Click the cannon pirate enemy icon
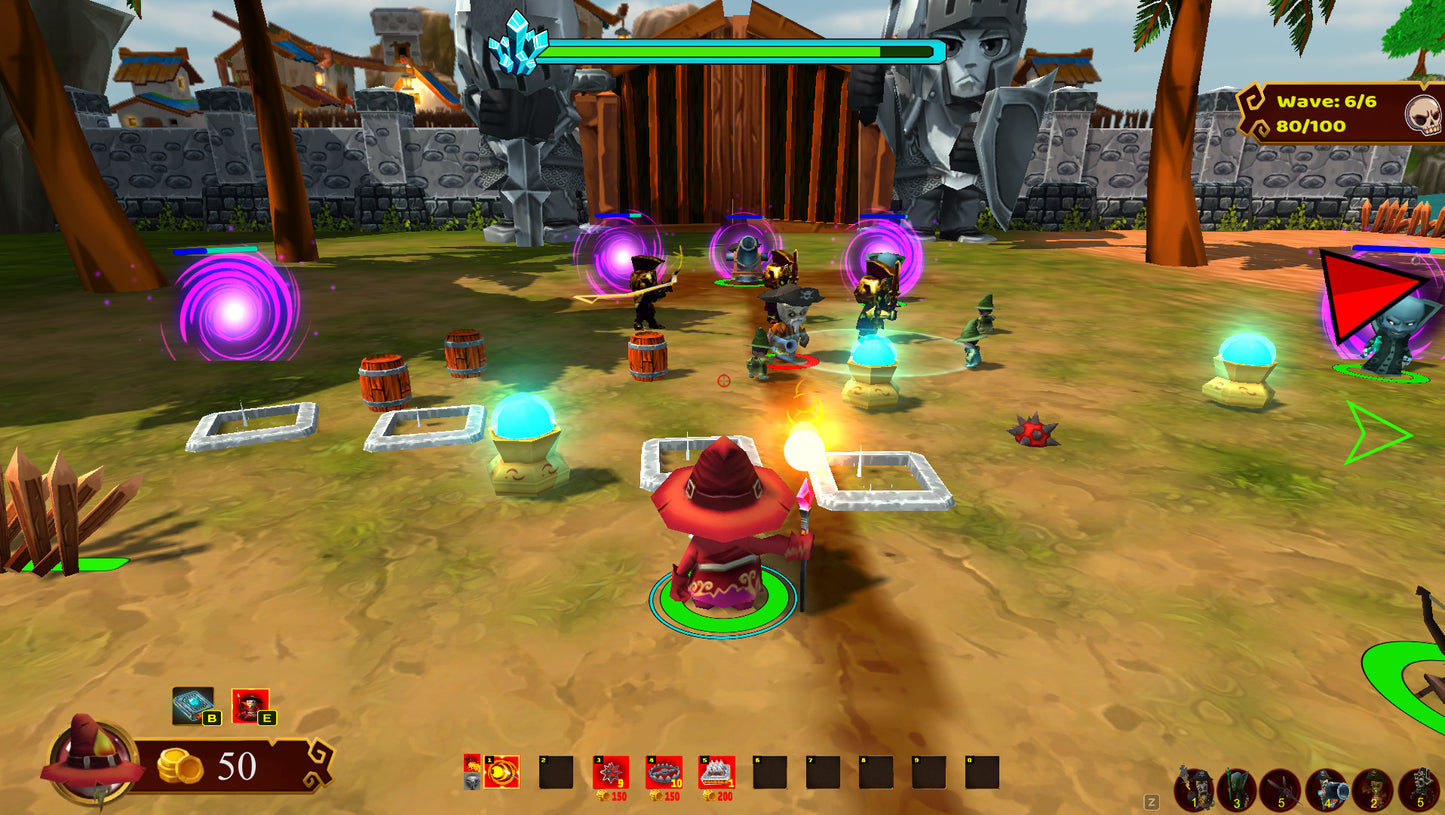This screenshot has height=815, width=1445. click(1327, 790)
